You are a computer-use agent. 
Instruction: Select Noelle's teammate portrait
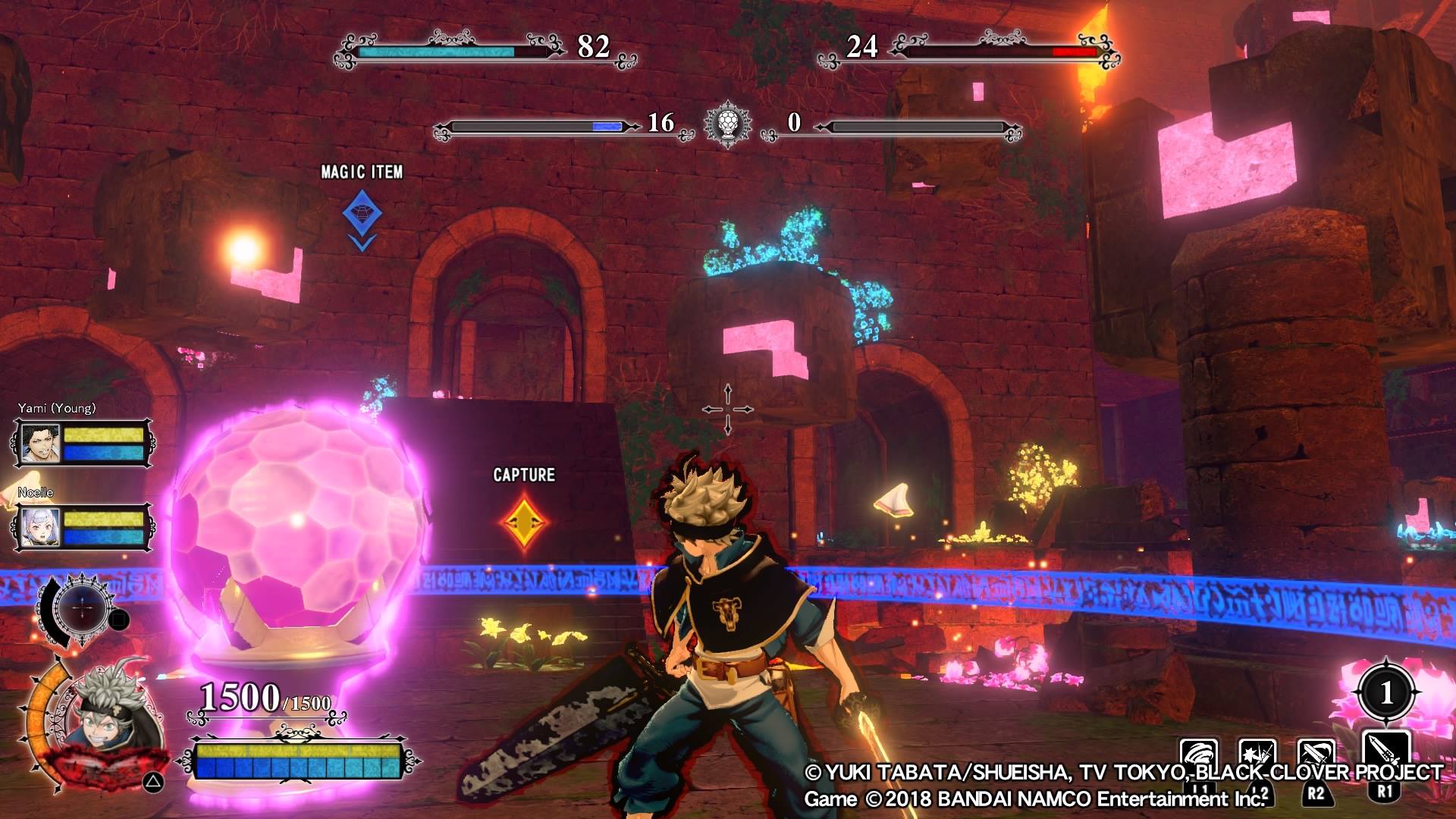[x=40, y=527]
